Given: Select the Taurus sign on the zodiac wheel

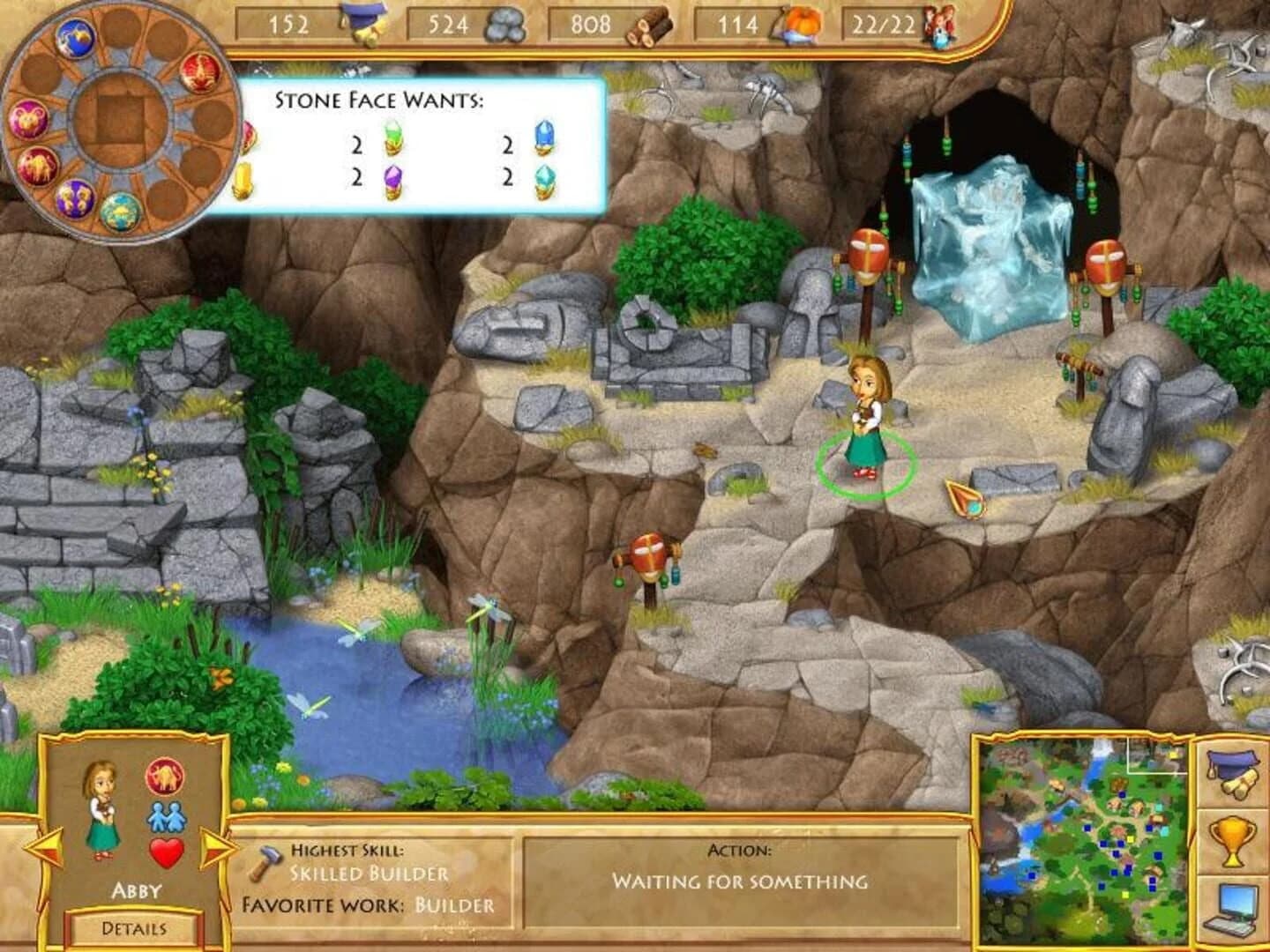Looking at the screenshot, I should tap(39, 166).
